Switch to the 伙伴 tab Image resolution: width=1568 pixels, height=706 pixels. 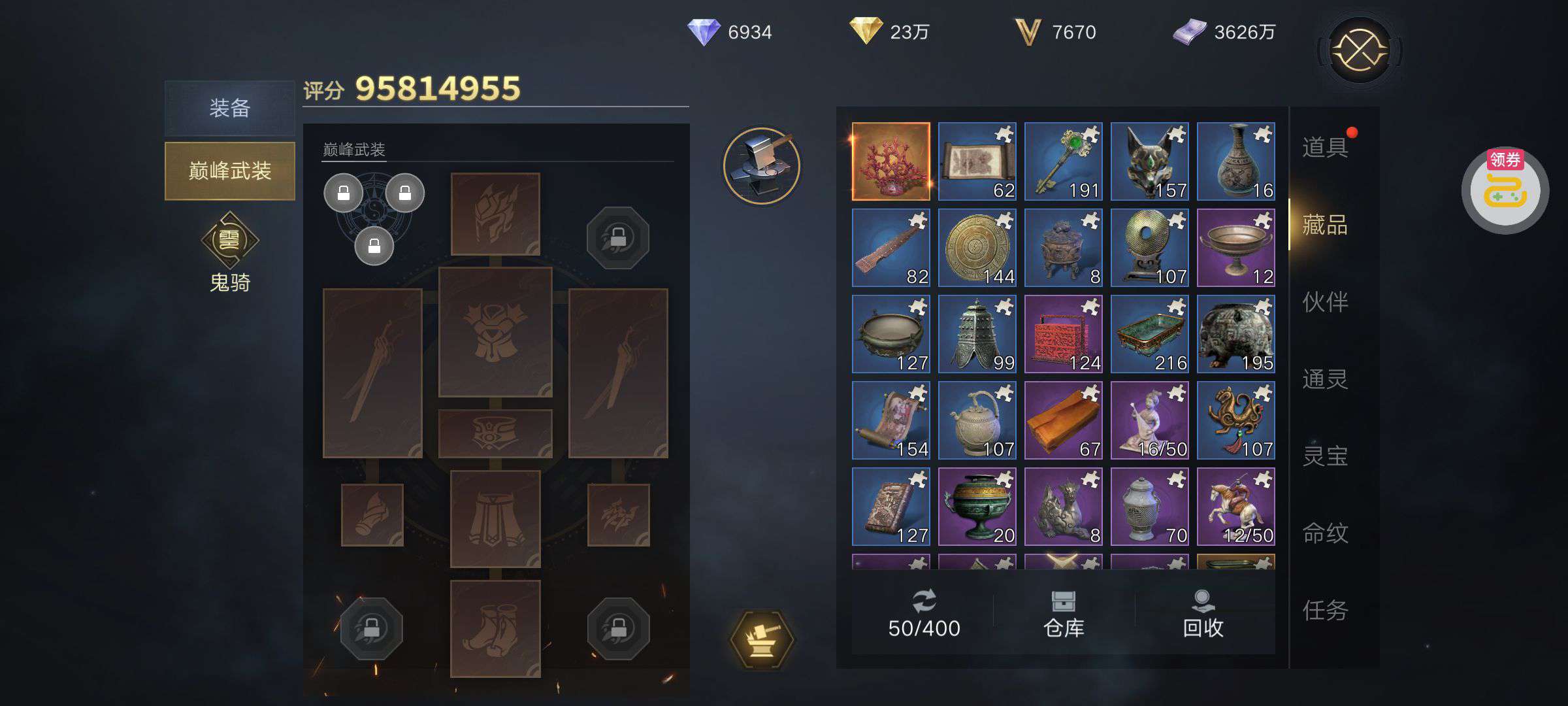pyautogui.click(x=1324, y=302)
